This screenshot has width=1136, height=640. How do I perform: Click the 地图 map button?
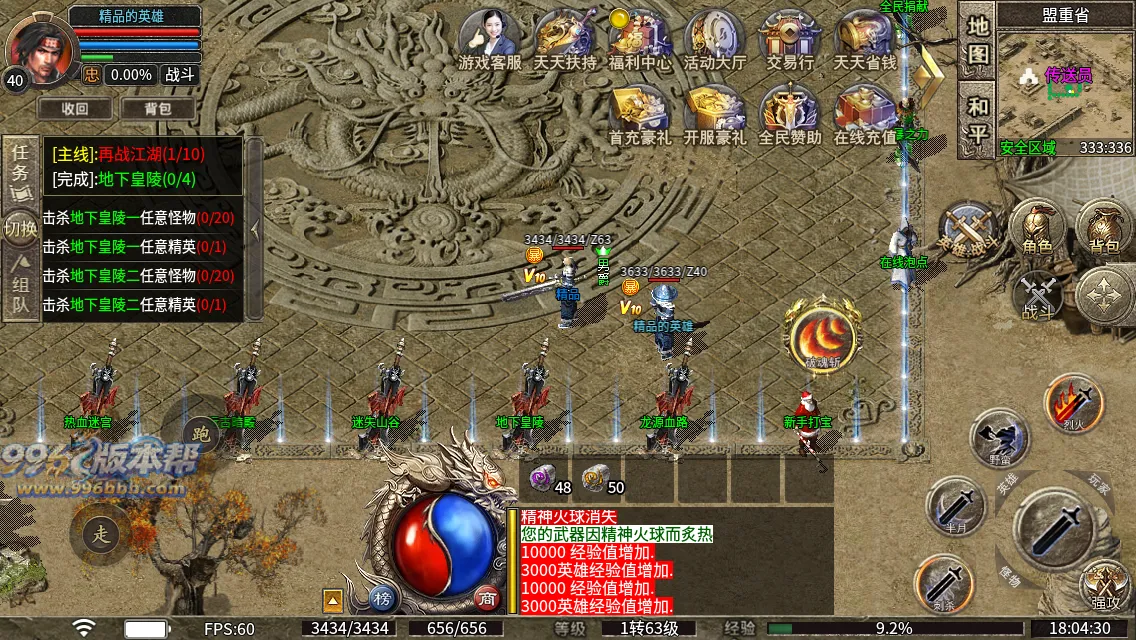(x=977, y=40)
